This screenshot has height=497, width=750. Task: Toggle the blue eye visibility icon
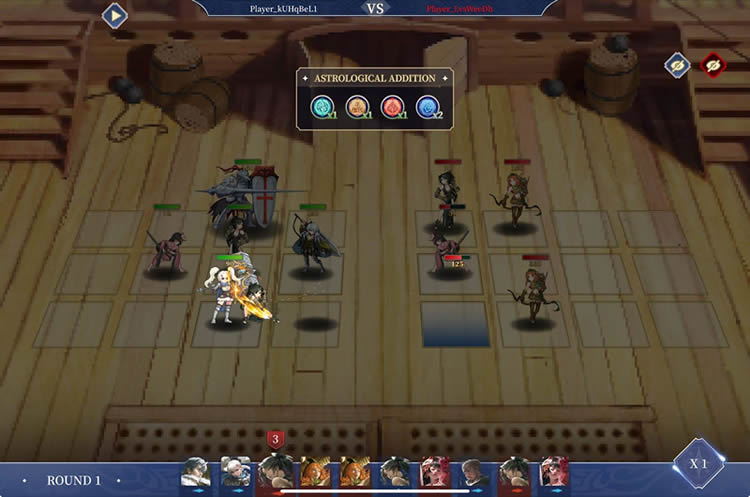[677, 65]
